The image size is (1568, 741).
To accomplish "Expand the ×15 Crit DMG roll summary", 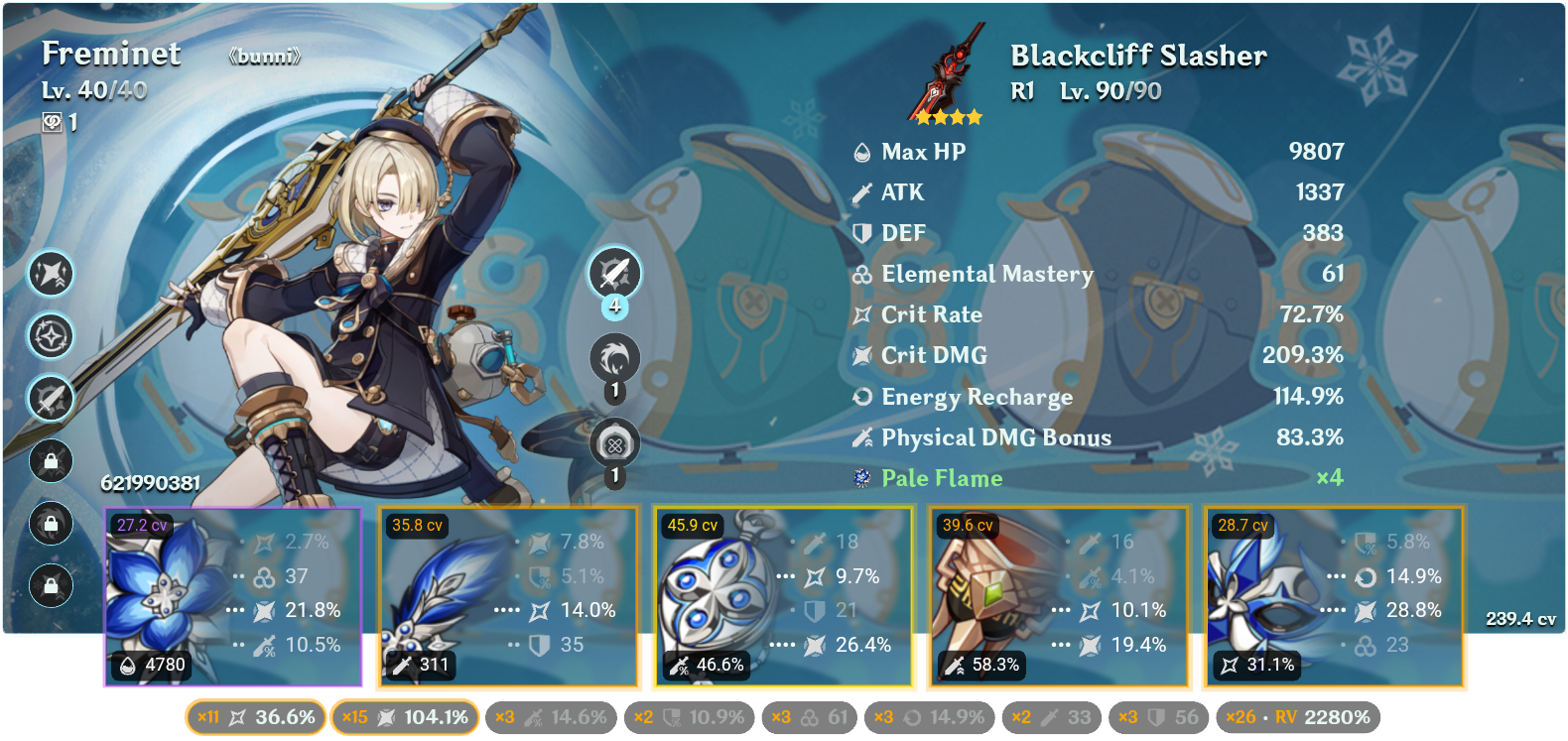I will (407, 715).
